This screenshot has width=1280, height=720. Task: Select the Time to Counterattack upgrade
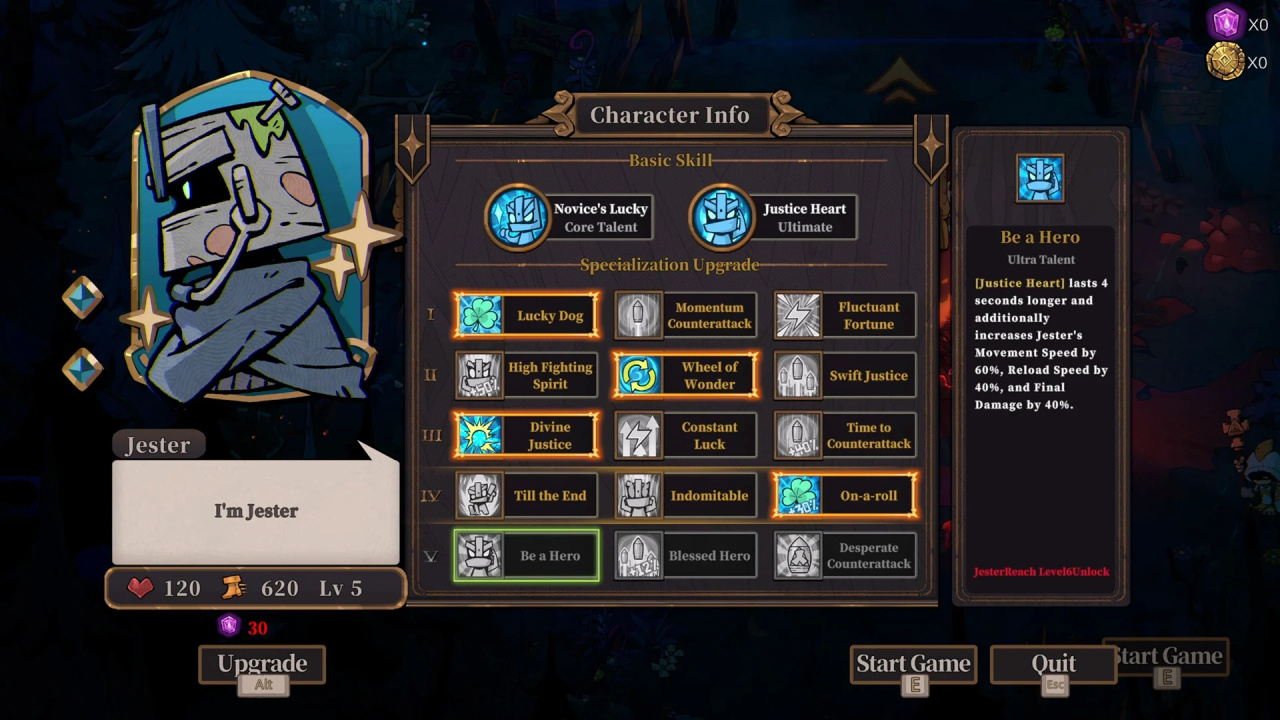[x=845, y=436]
